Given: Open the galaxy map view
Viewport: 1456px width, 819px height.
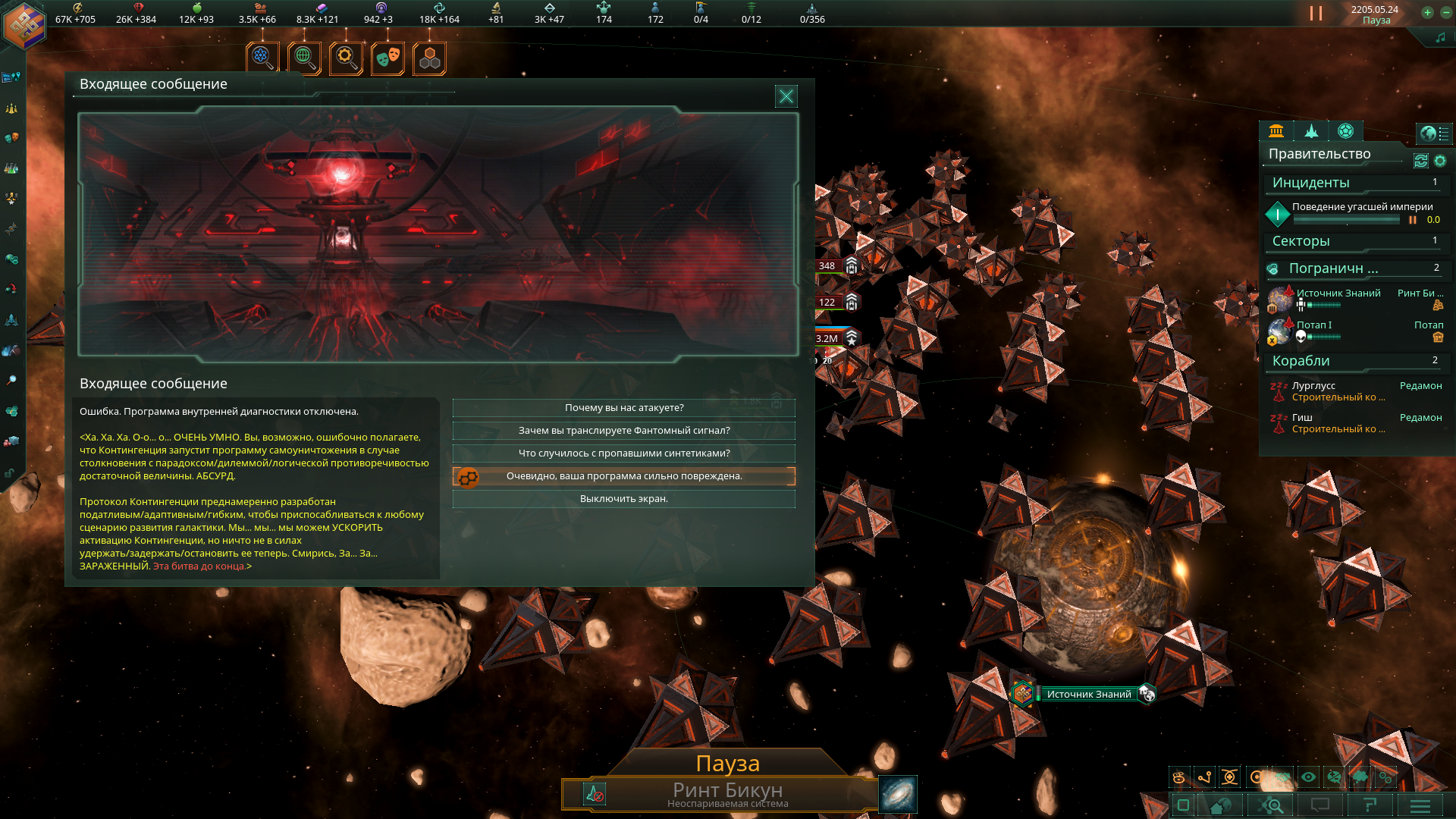Looking at the screenshot, I should [x=898, y=794].
